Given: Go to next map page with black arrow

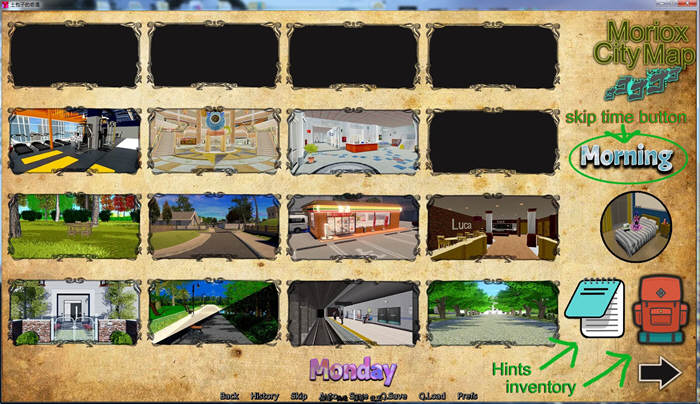Looking at the screenshot, I should pyautogui.click(x=658, y=372).
